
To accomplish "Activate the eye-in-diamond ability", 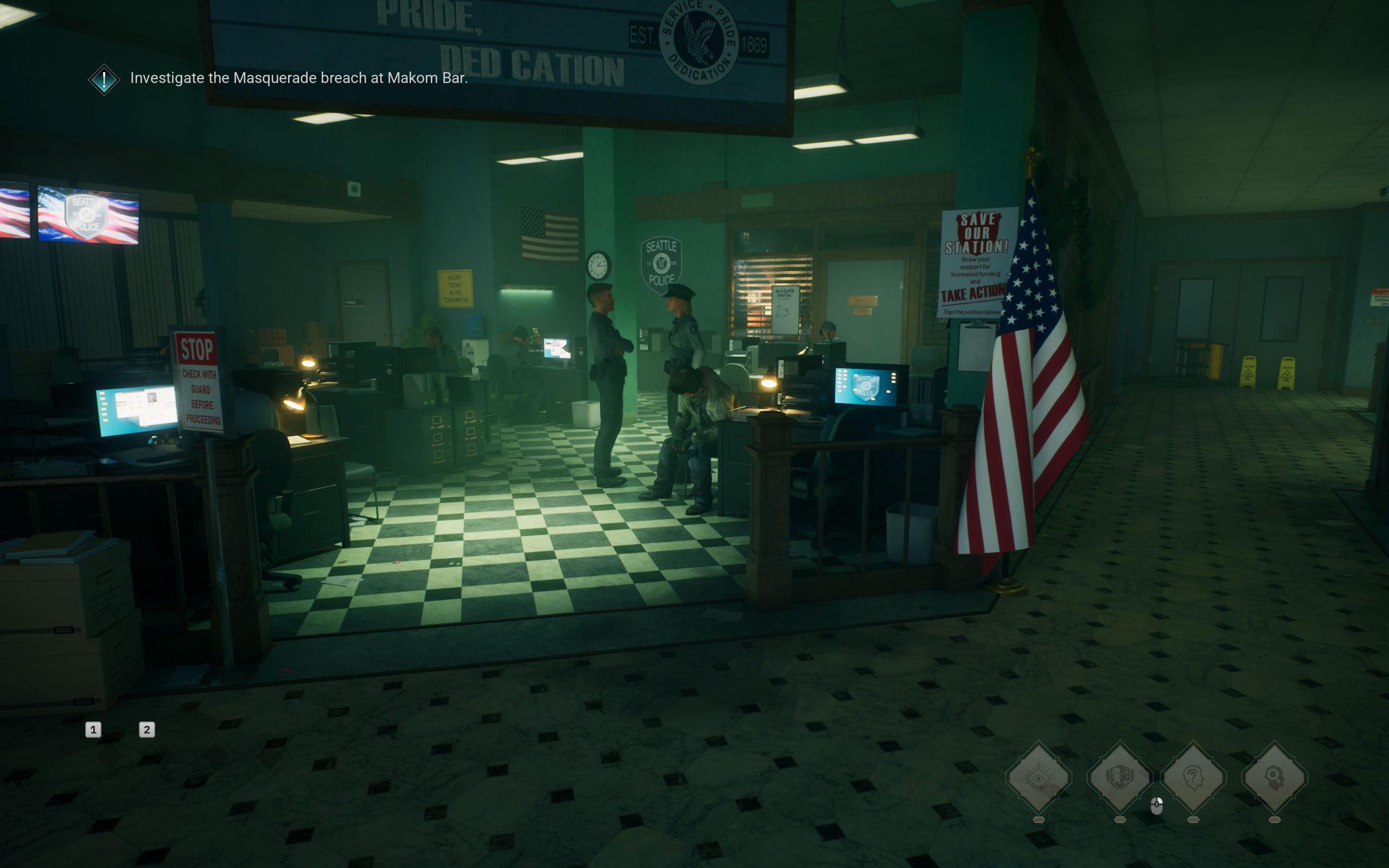I will (1038, 777).
